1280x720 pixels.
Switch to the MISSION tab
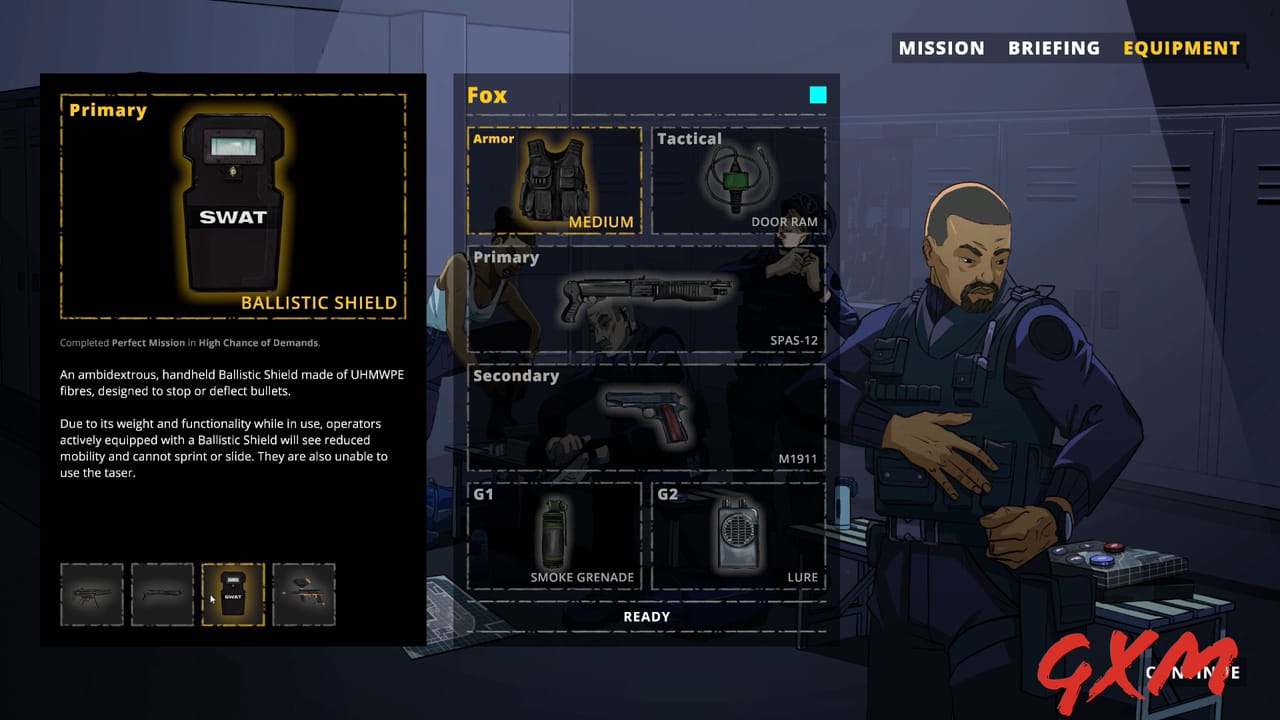click(941, 47)
